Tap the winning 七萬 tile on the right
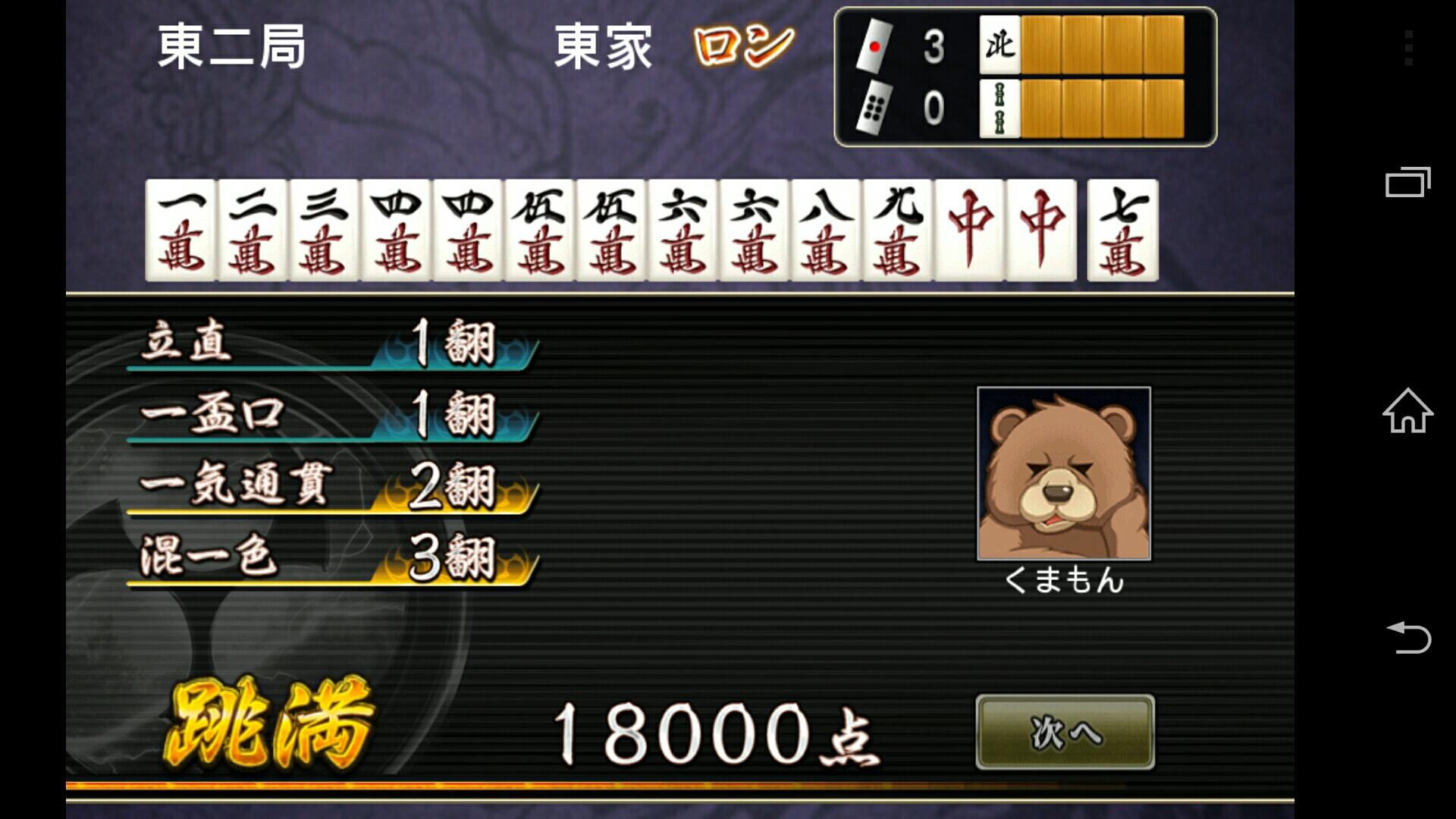This screenshot has width=1456, height=819. [x=1124, y=231]
